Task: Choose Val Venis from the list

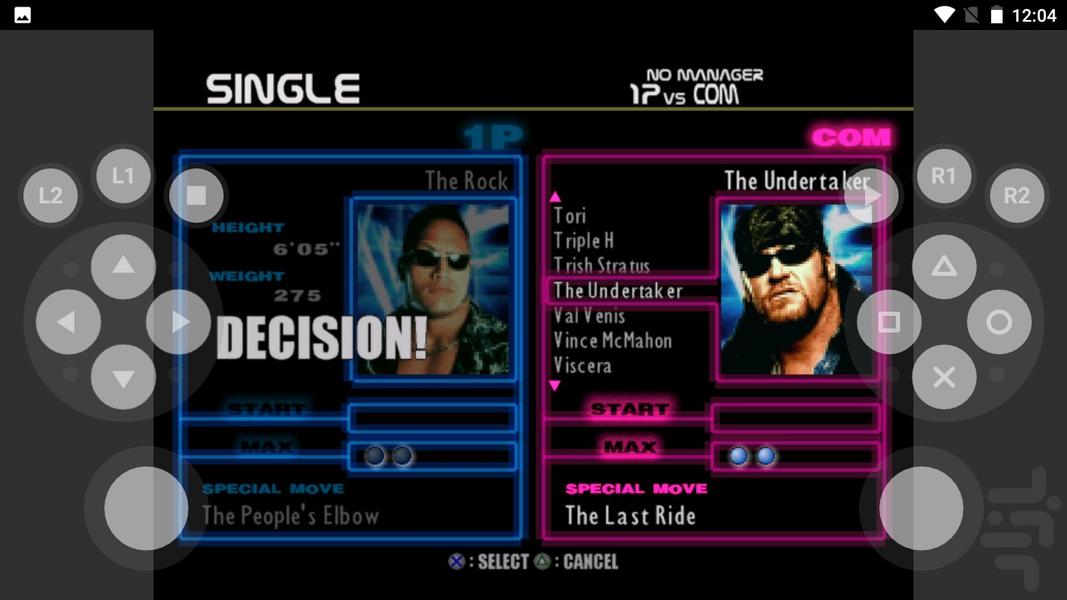Action: click(589, 316)
